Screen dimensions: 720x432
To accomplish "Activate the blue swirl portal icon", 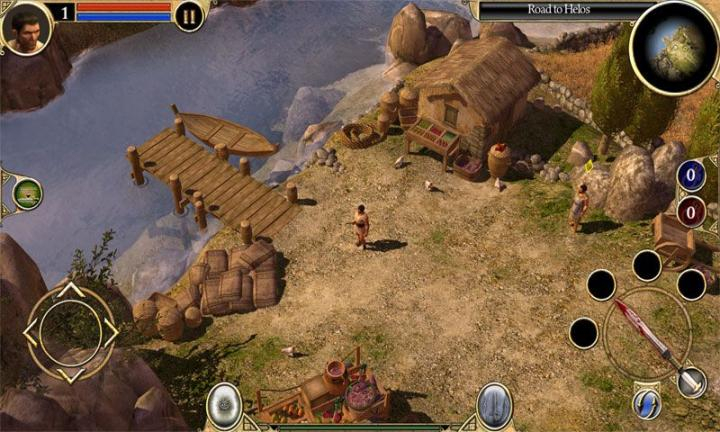I will (646, 403).
